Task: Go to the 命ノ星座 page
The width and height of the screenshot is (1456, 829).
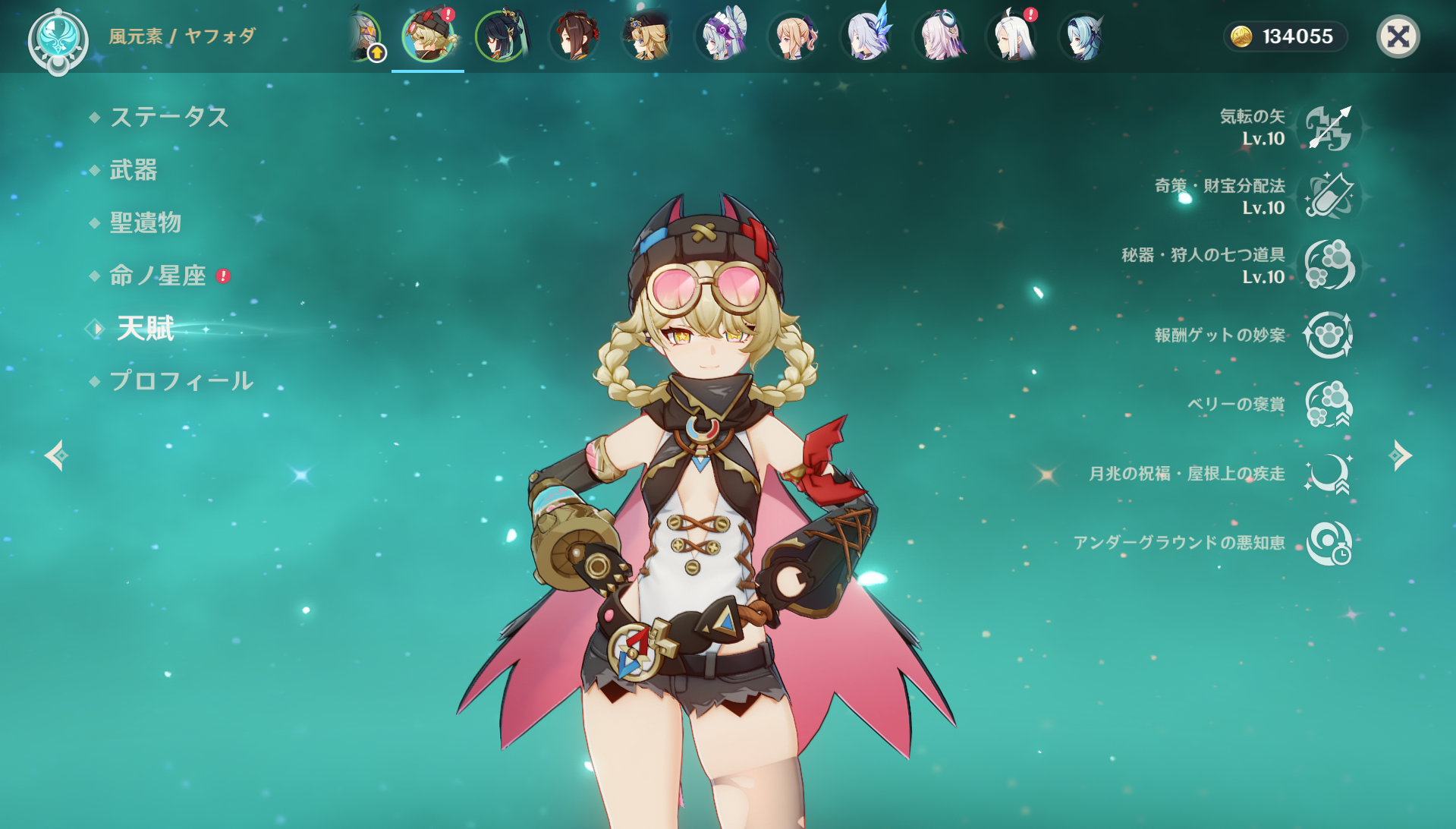Action: 158,276
